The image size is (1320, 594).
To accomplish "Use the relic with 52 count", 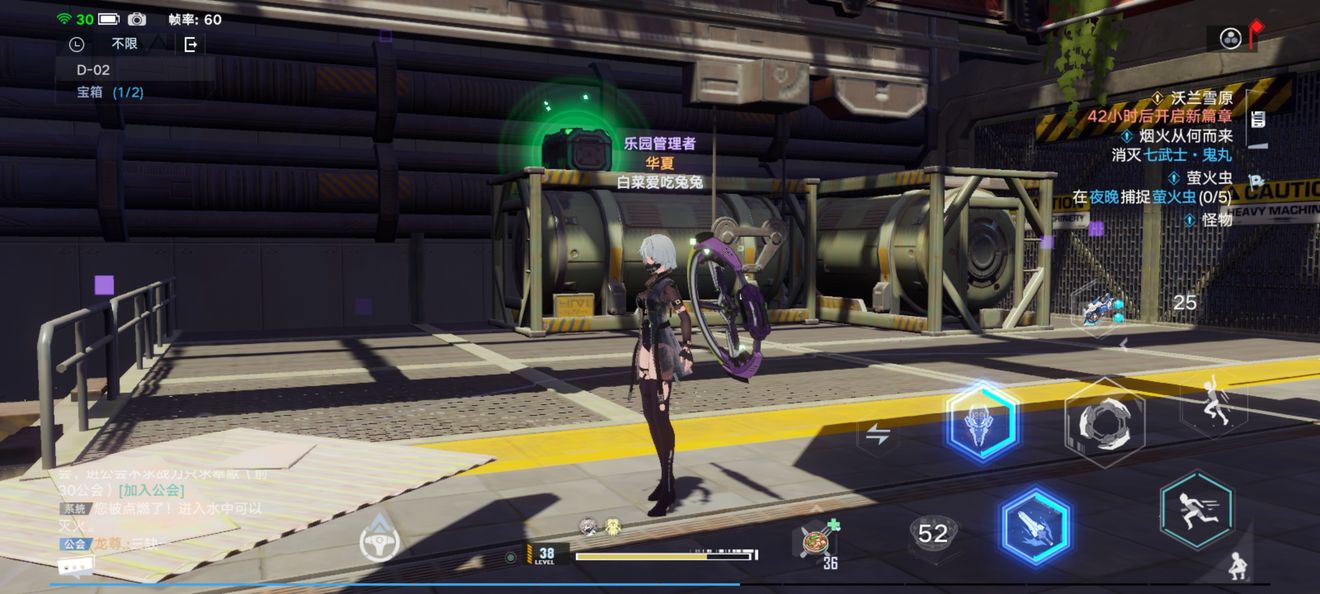I will pyautogui.click(x=932, y=535).
